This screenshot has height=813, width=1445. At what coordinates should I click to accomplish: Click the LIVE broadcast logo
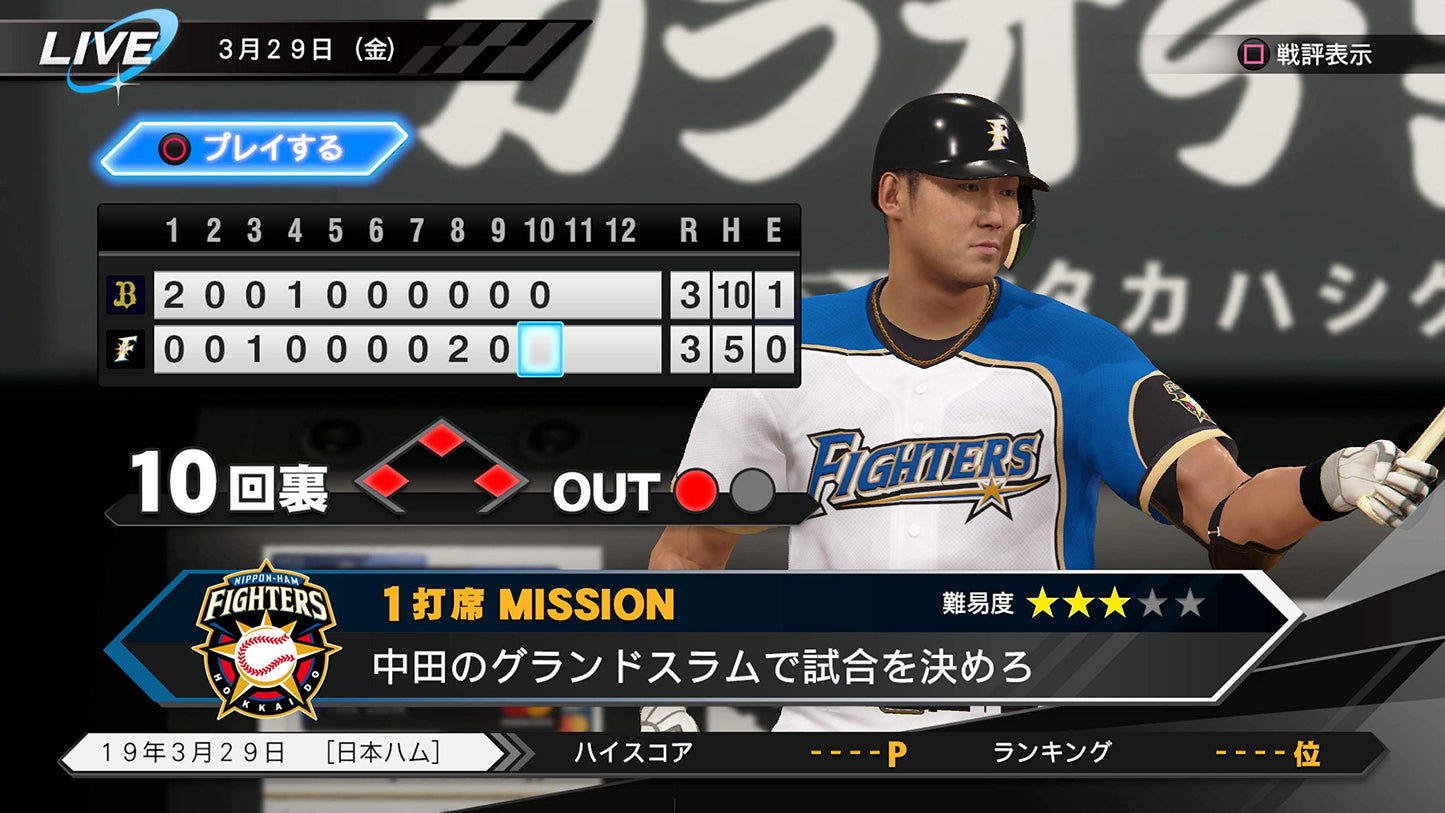(102, 44)
